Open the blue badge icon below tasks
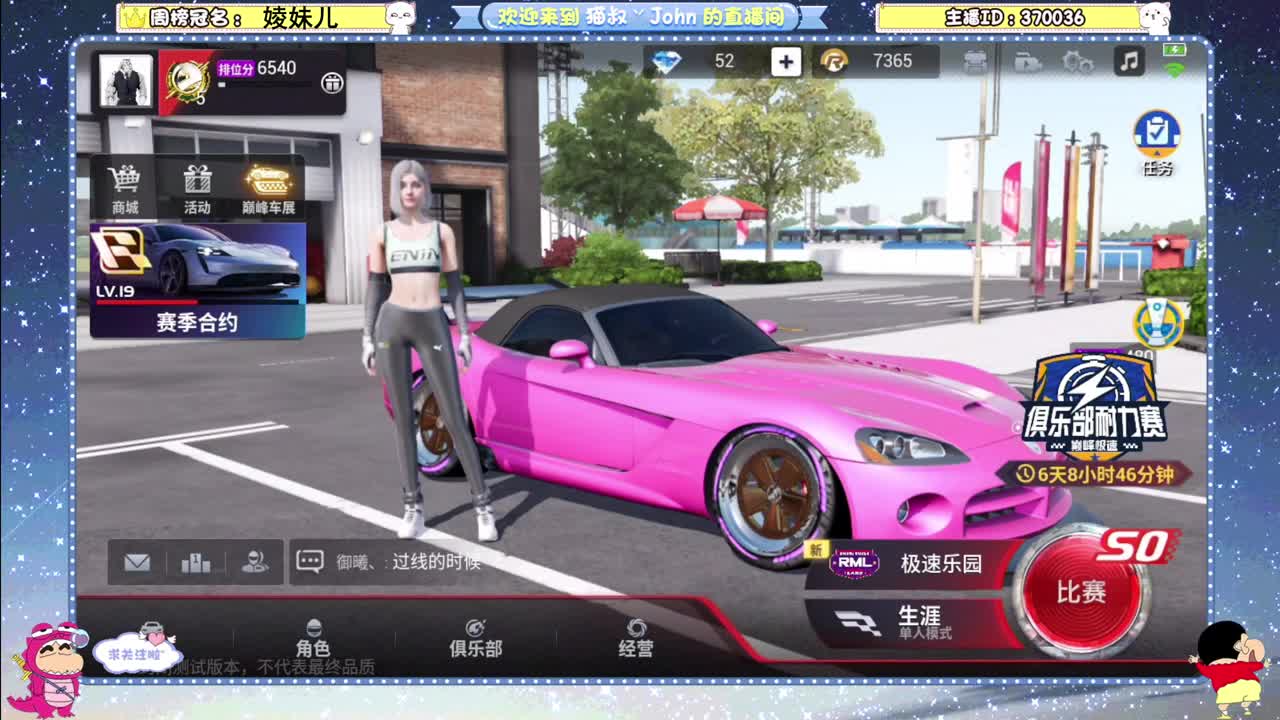Screen dimensions: 1280x720 pos(1158,323)
